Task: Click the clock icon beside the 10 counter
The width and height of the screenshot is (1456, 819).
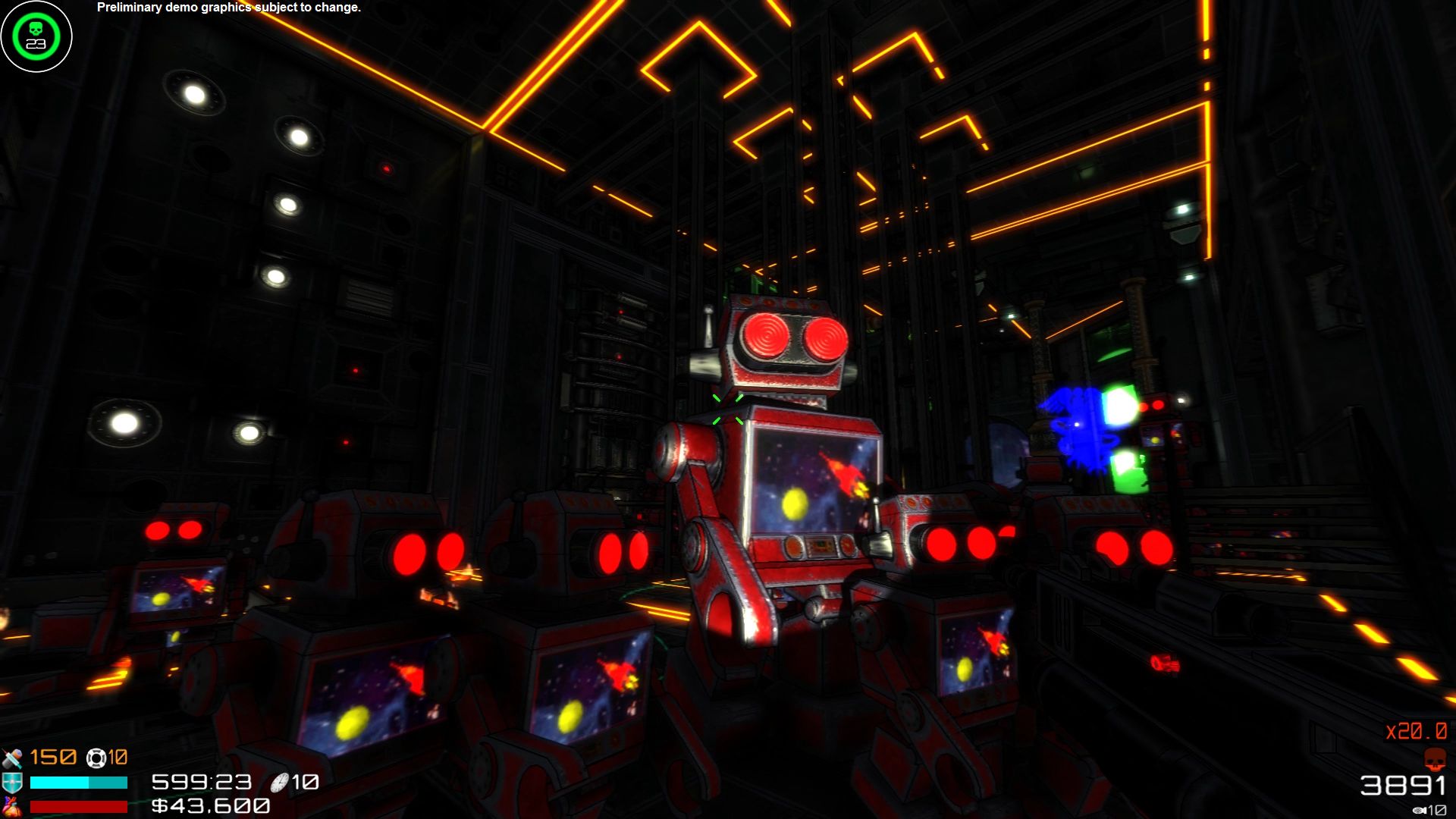Action: (x=278, y=783)
